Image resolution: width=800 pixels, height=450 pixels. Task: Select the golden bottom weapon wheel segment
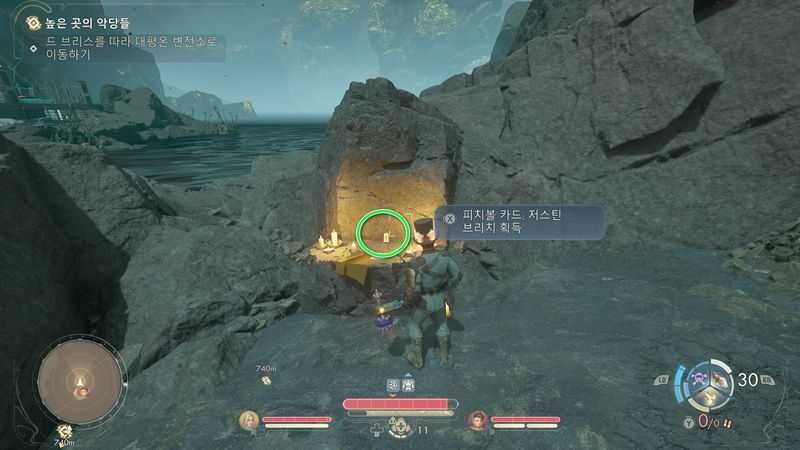[x=710, y=399]
